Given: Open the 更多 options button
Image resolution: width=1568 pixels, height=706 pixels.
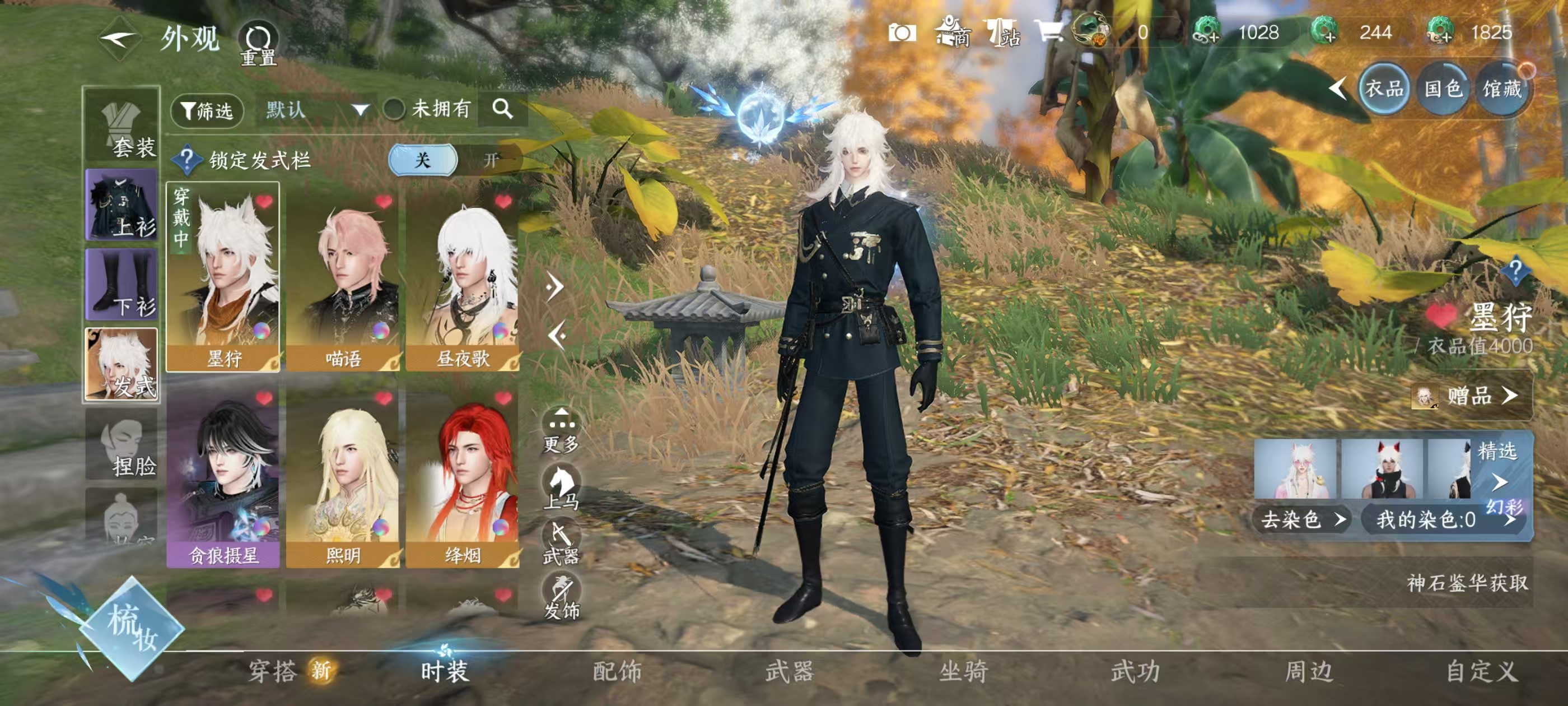Looking at the screenshot, I should pyautogui.click(x=561, y=429).
